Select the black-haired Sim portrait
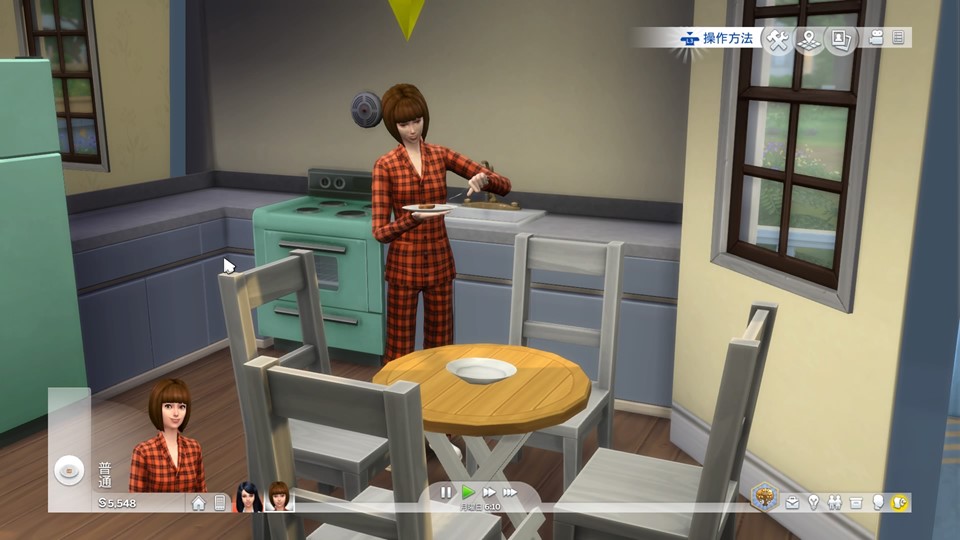960x540 pixels. (x=248, y=497)
